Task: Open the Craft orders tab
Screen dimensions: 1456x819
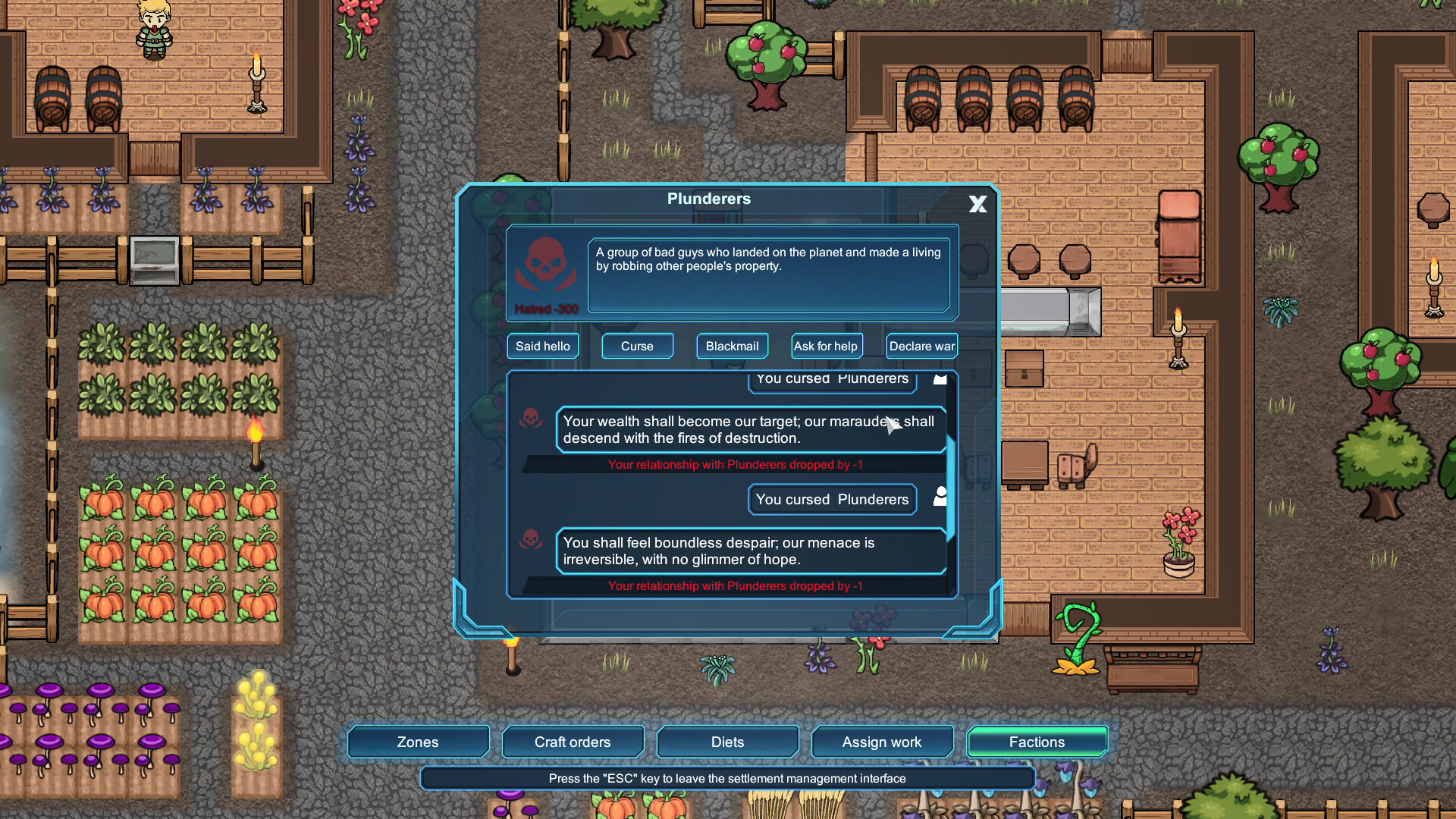Action: 573,742
